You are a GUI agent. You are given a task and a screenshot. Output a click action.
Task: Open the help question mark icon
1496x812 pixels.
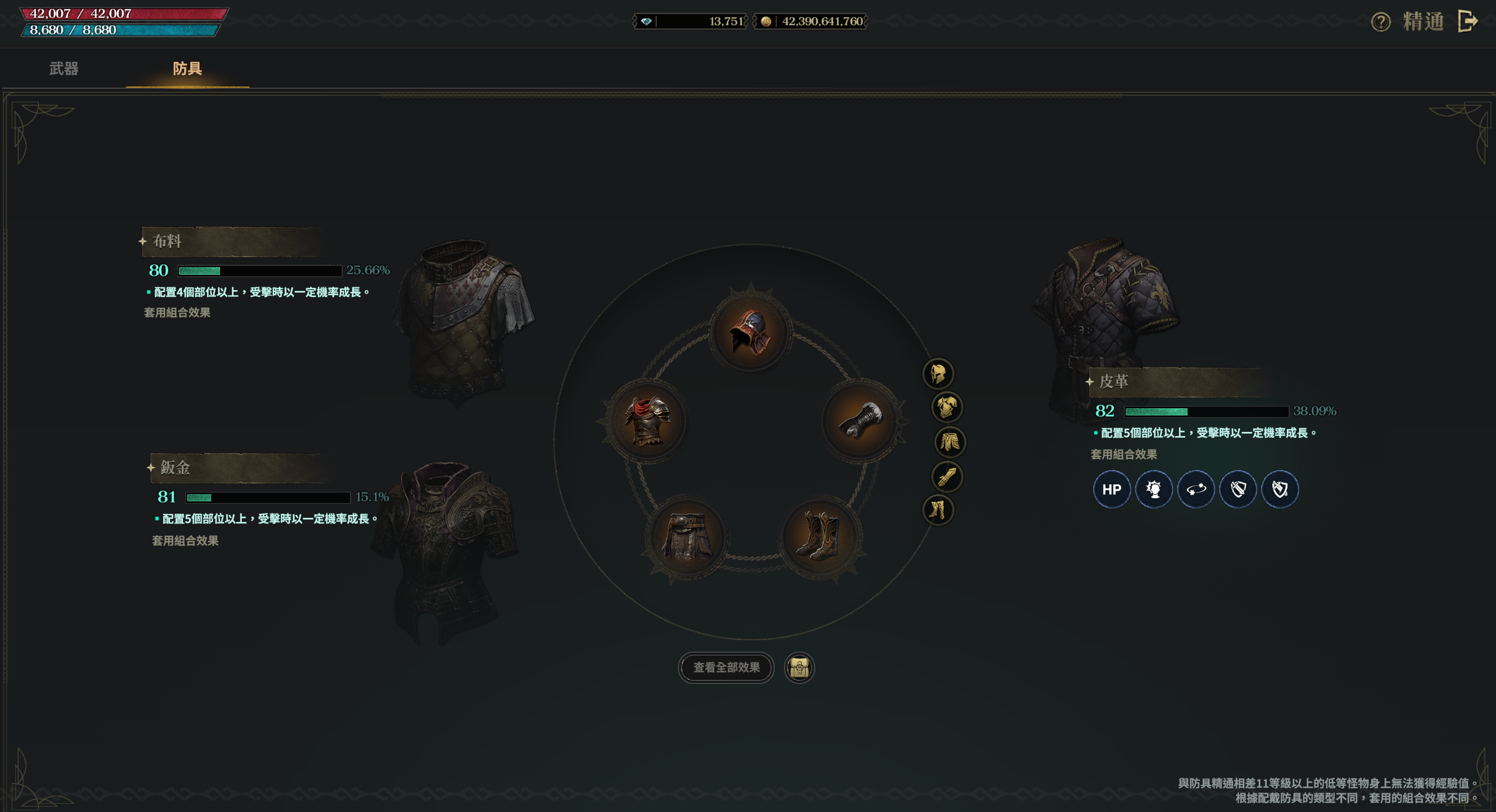click(x=1380, y=22)
